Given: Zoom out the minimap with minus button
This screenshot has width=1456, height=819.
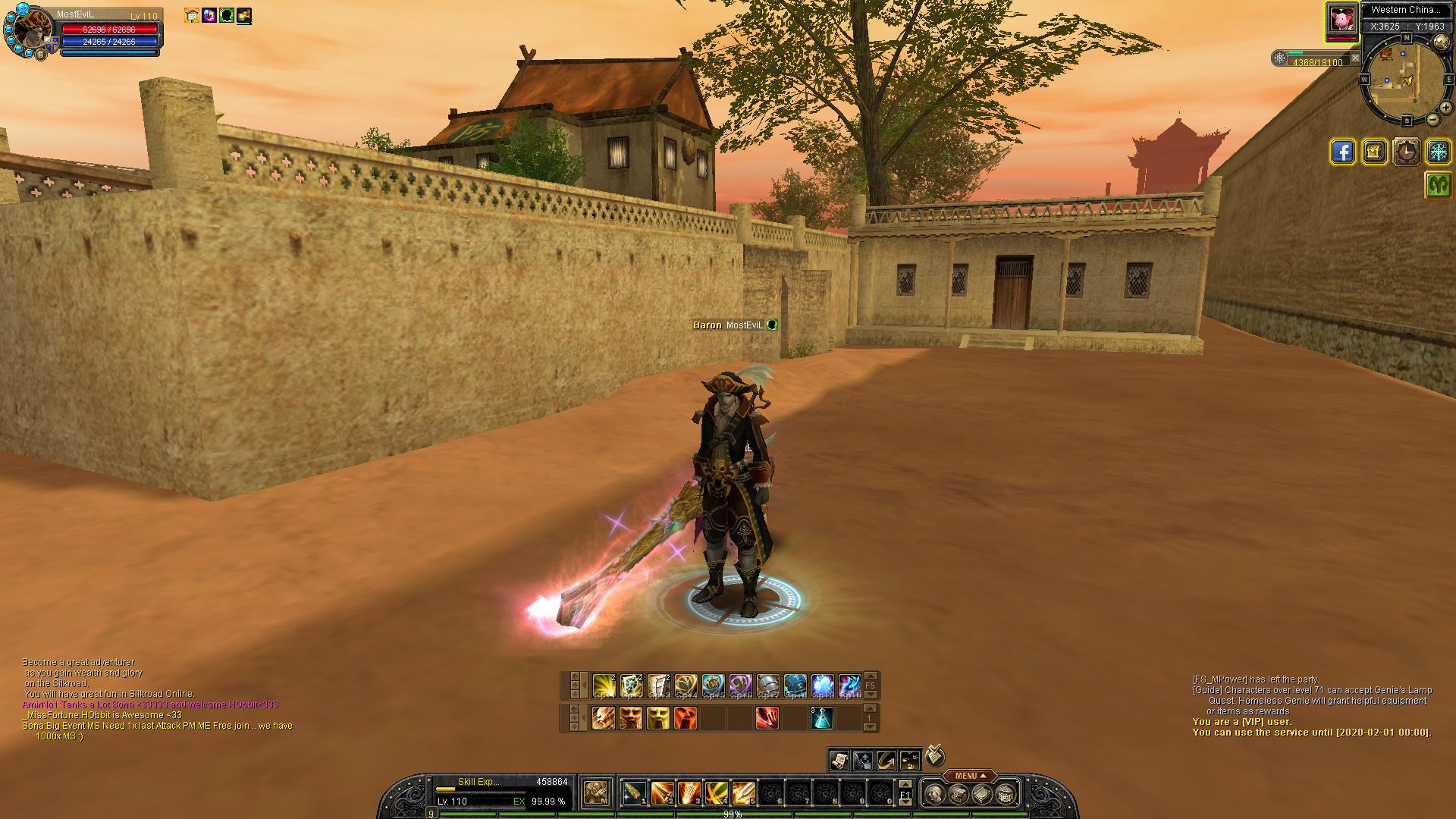Looking at the screenshot, I should (1432, 120).
